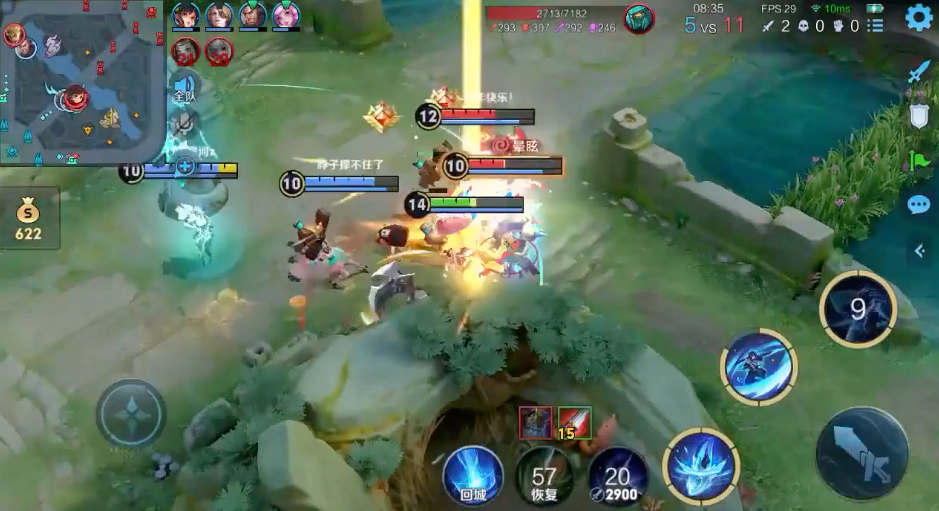Tap the ultimate skill on 9s cooldown
Screen dimensions: 939x511
[x=857, y=309]
